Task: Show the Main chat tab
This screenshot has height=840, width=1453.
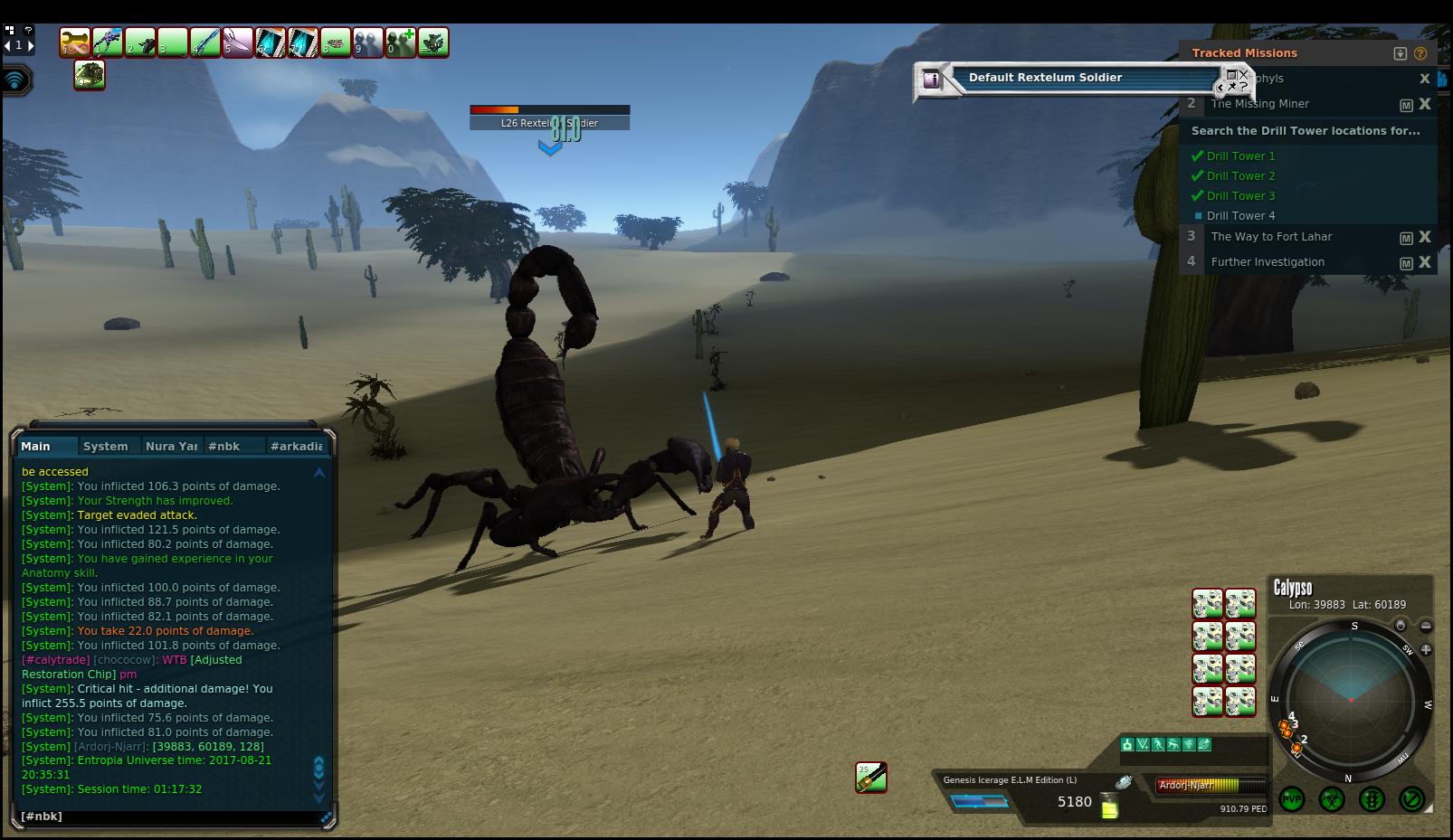Action: coord(36,446)
